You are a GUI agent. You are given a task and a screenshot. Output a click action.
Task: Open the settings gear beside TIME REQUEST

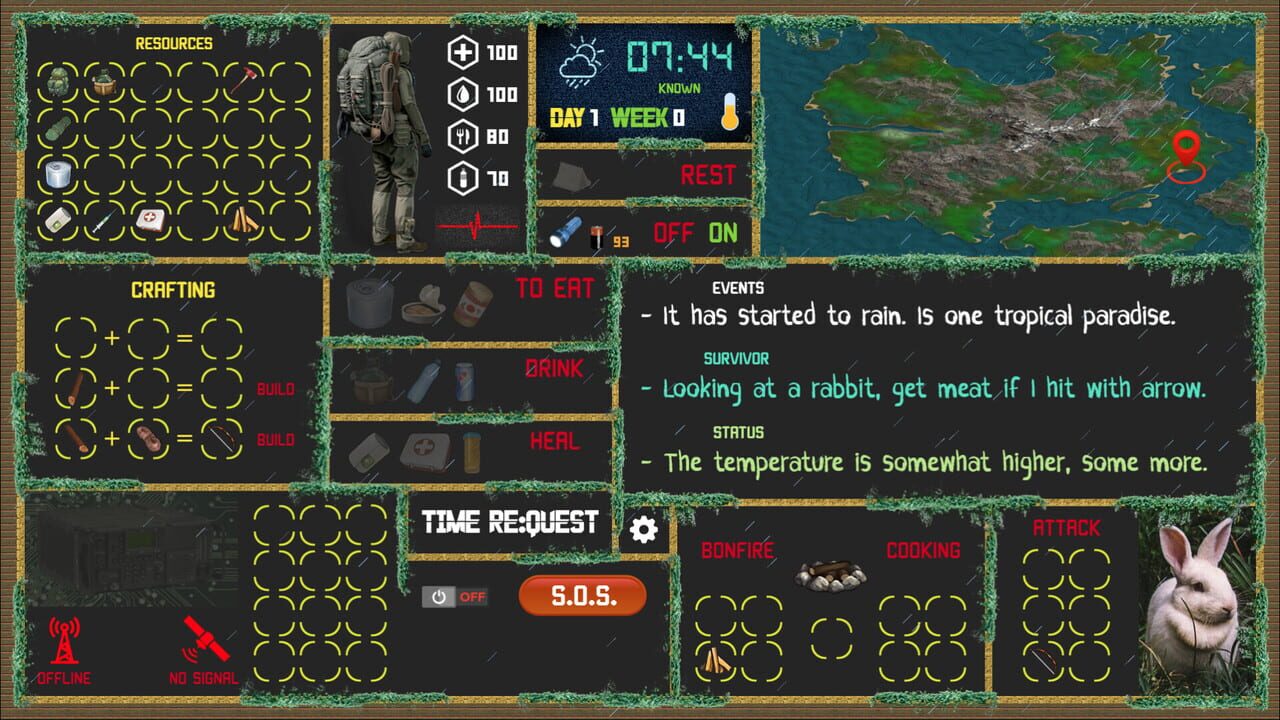point(643,531)
